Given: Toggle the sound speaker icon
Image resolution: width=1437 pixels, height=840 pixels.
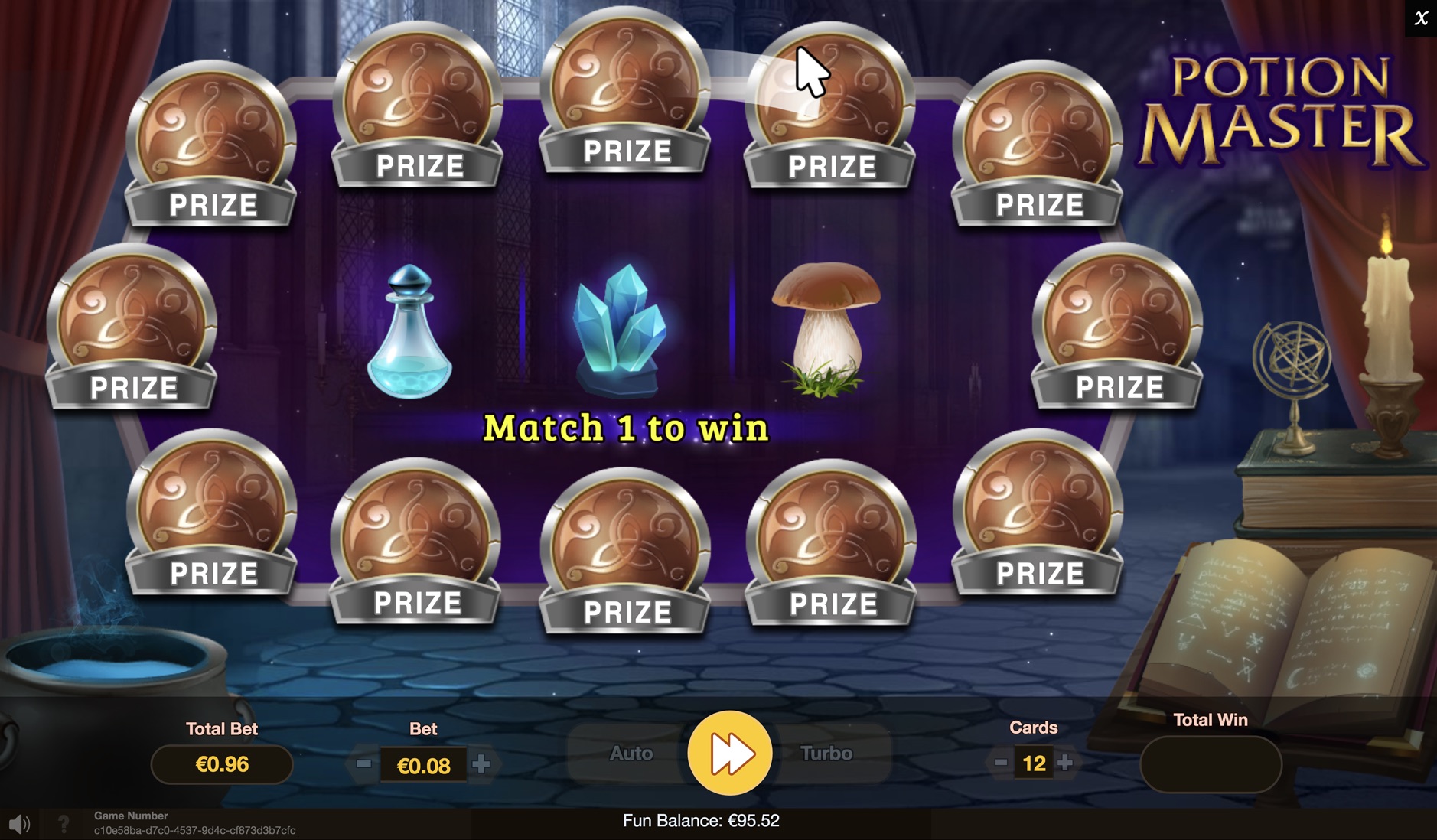Looking at the screenshot, I should (19, 824).
